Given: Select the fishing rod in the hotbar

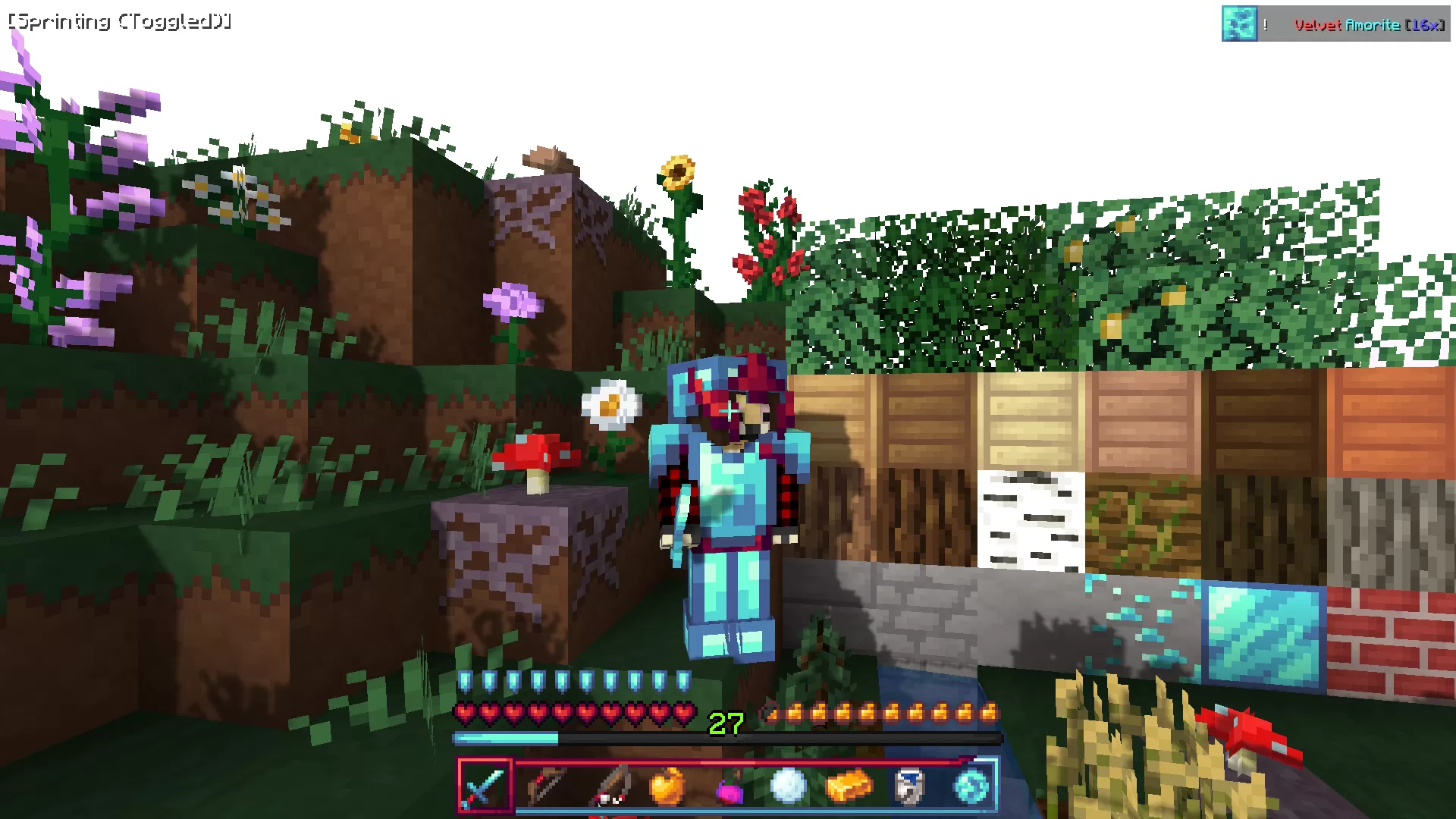Looking at the screenshot, I should pyautogui.click(x=607, y=786).
